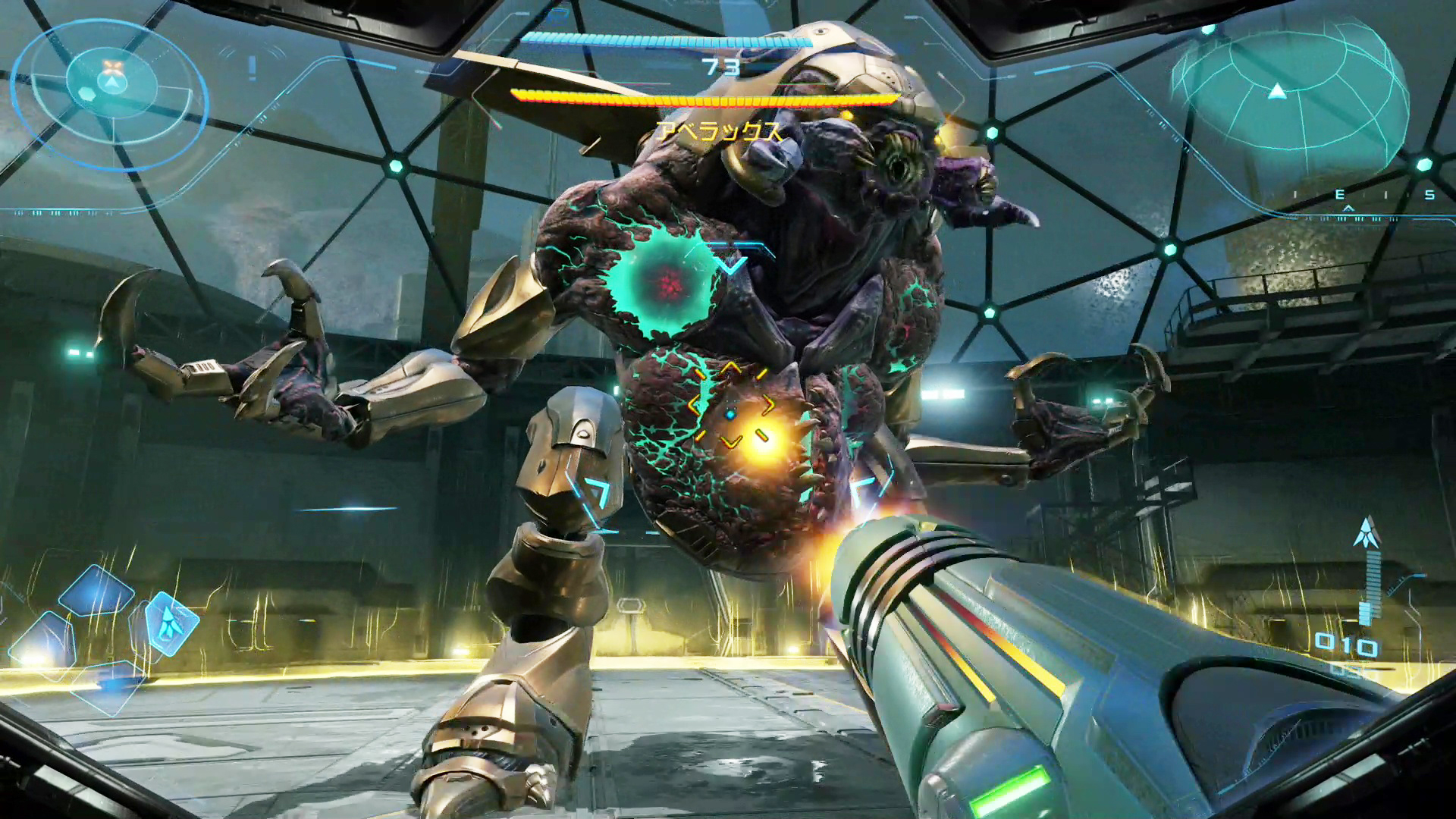Click the missile icon above the ammo gauge

point(1367,532)
